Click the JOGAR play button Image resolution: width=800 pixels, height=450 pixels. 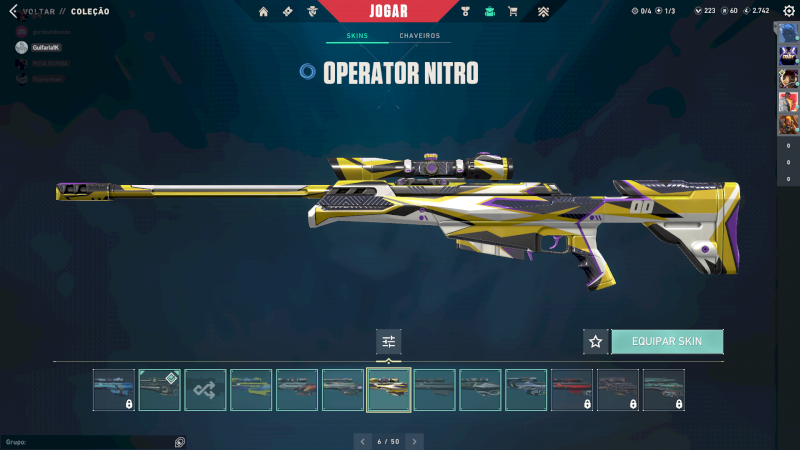[x=388, y=11]
